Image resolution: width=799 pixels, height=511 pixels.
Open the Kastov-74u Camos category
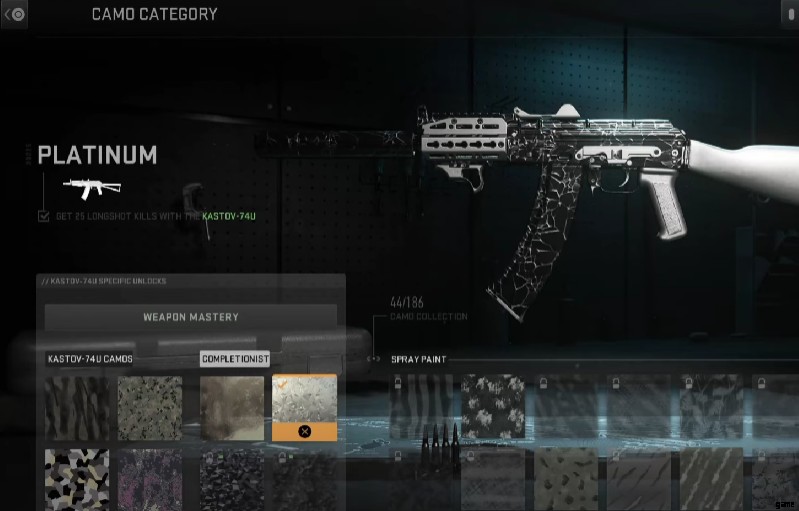coord(90,359)
